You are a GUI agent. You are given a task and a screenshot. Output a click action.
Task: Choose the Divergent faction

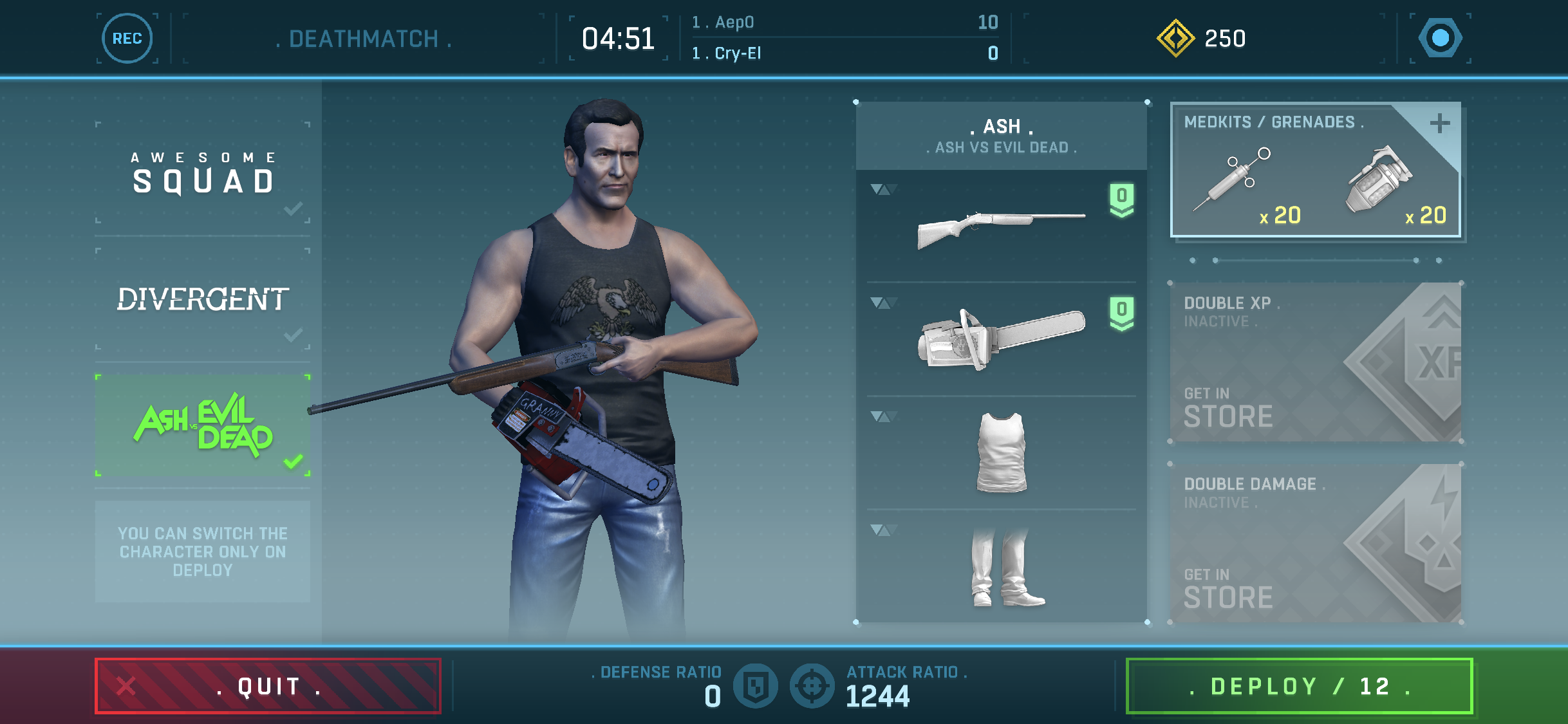[x=203, y=299]
